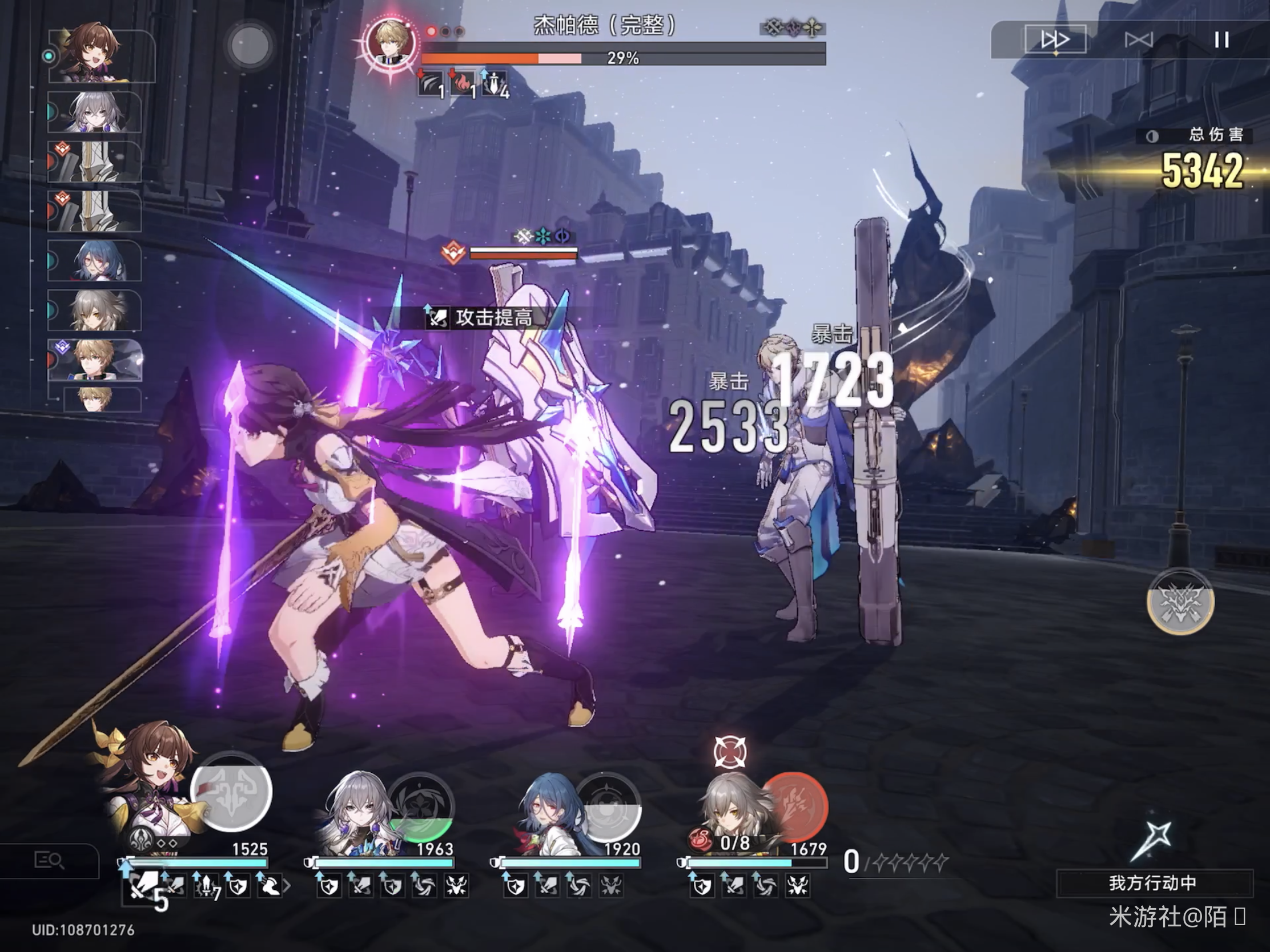Open the battle details magnifier panel

(49, 860)
